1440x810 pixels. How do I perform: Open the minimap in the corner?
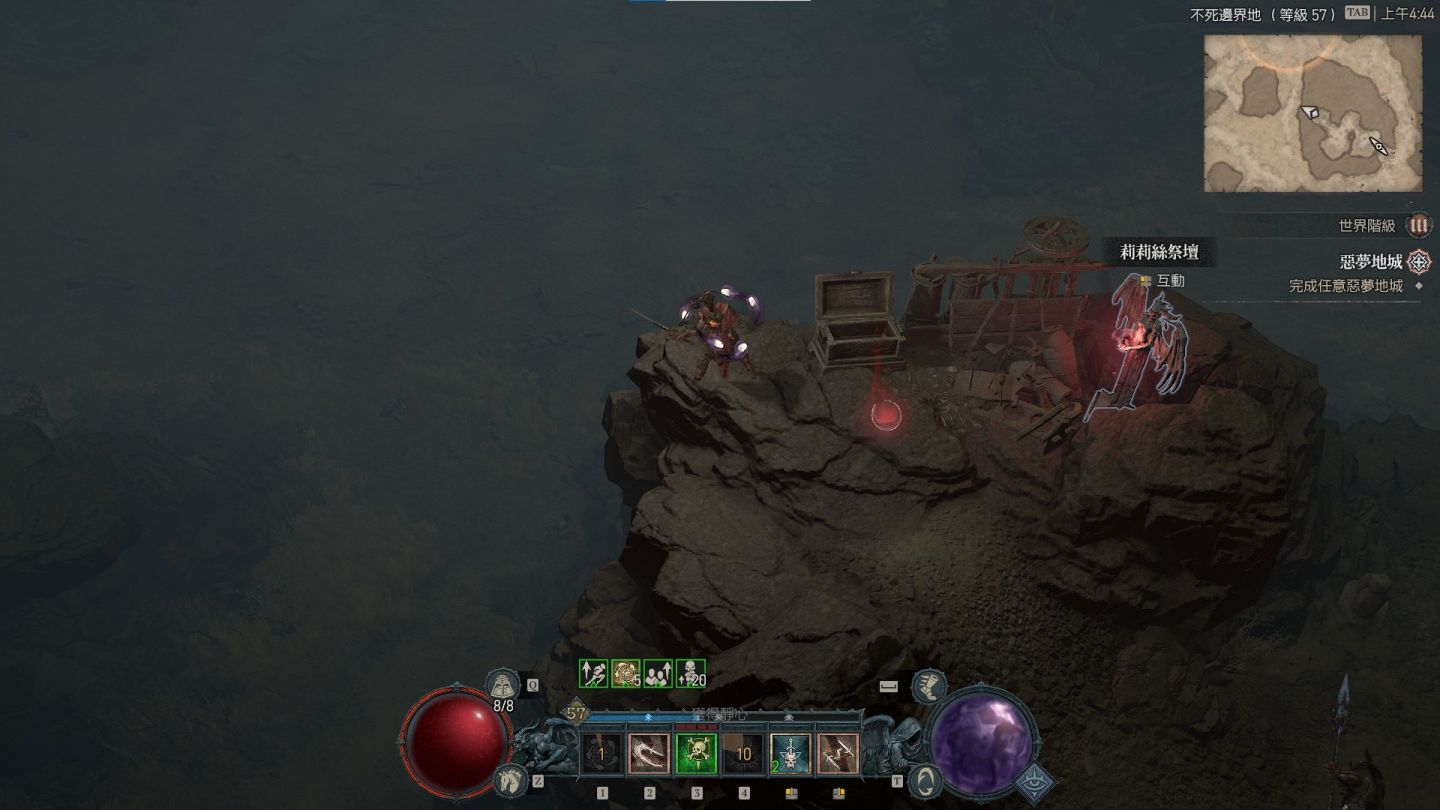1312,113
